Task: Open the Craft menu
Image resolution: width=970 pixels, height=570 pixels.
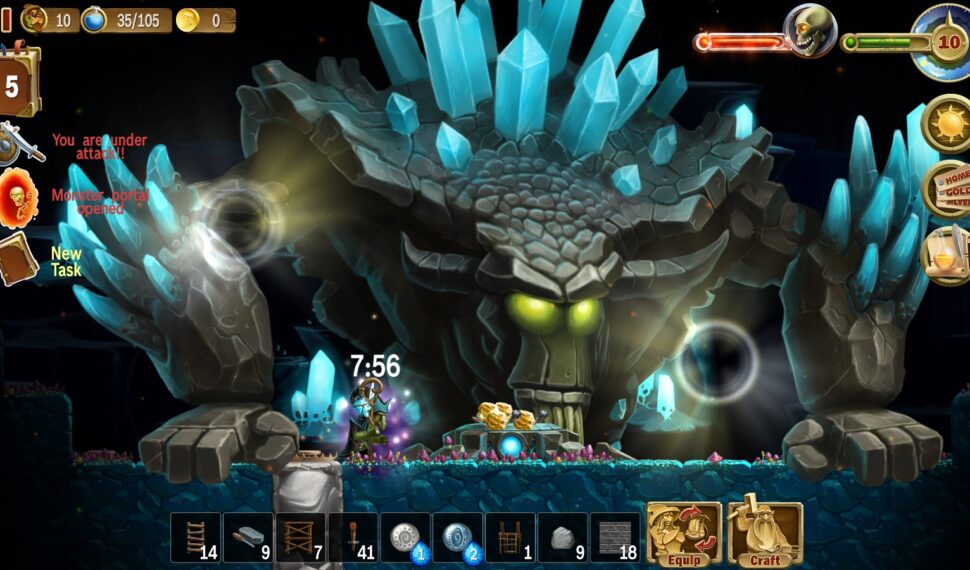Action: pyautogui.click(x=765, y=534)
